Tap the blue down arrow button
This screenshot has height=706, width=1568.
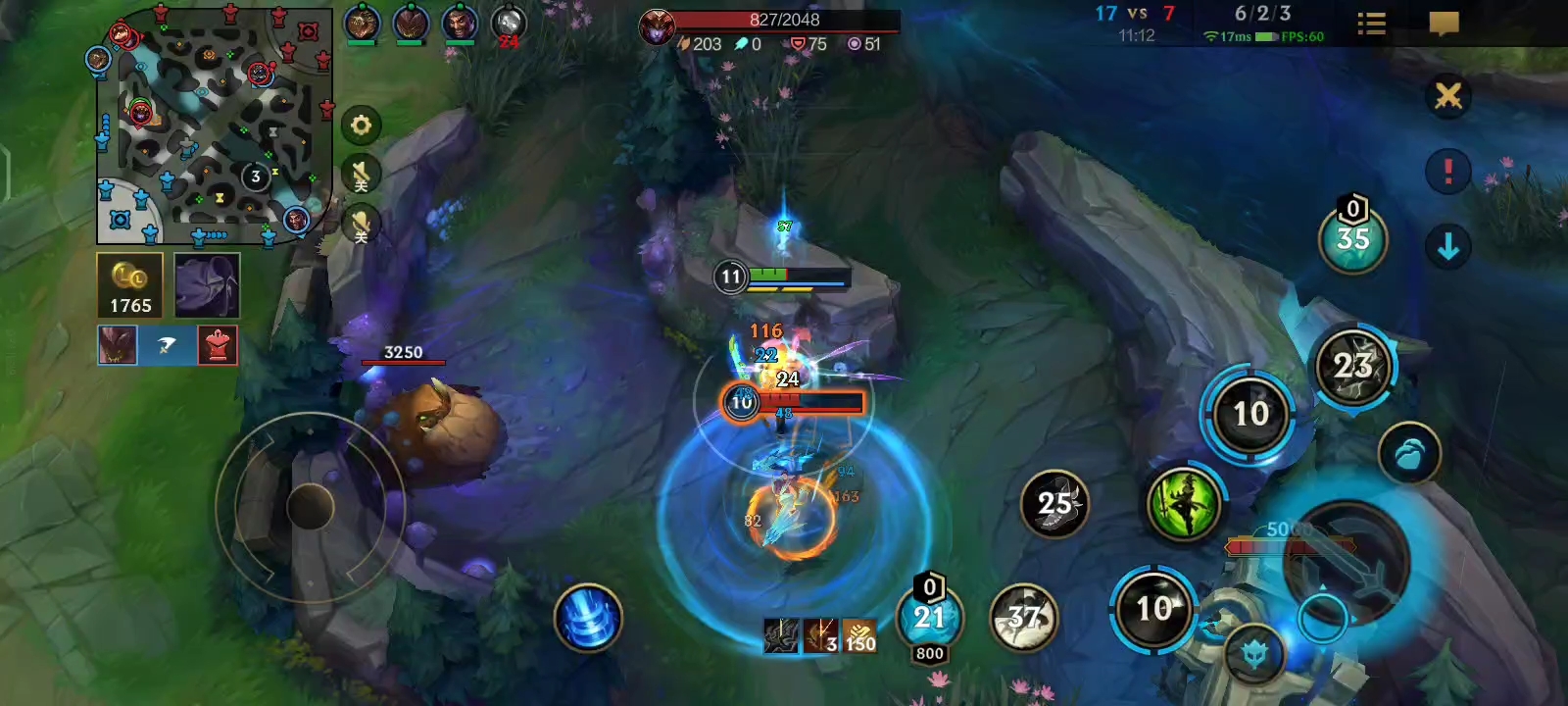point(1447,247)
